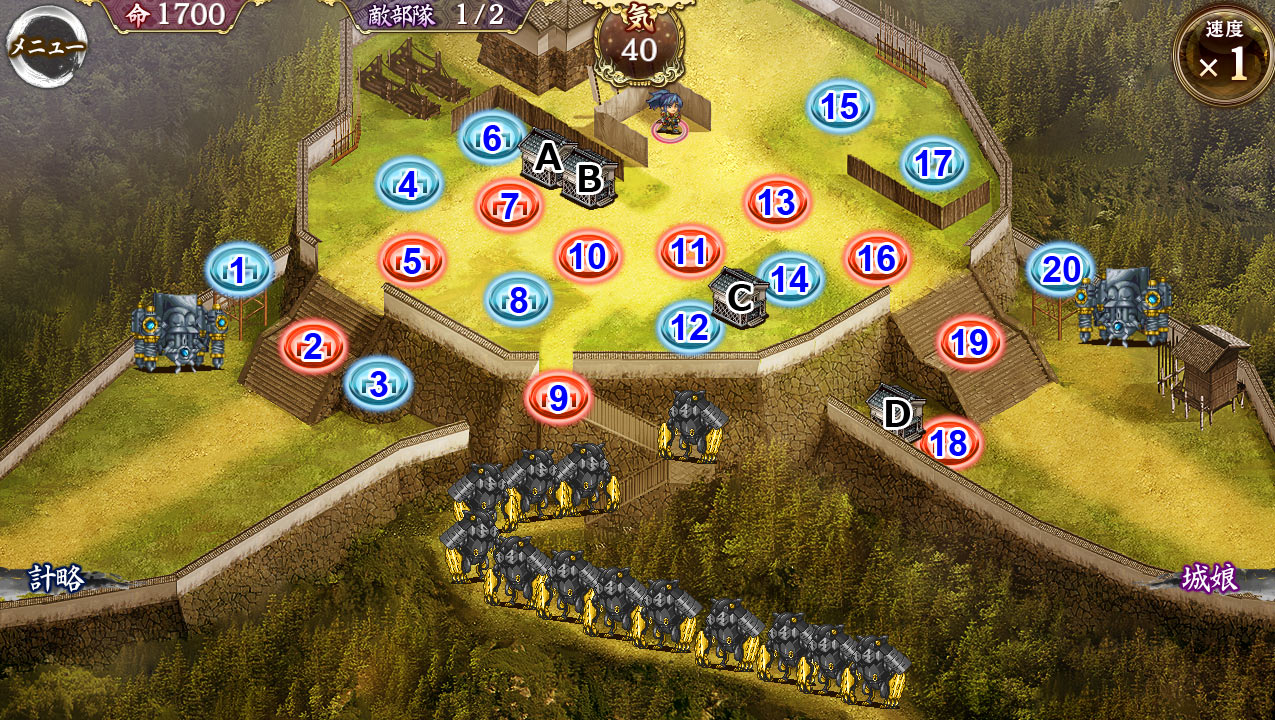Select blue deployment slot 15
The height and width of the screenshot is (720, 1275).
840,106
